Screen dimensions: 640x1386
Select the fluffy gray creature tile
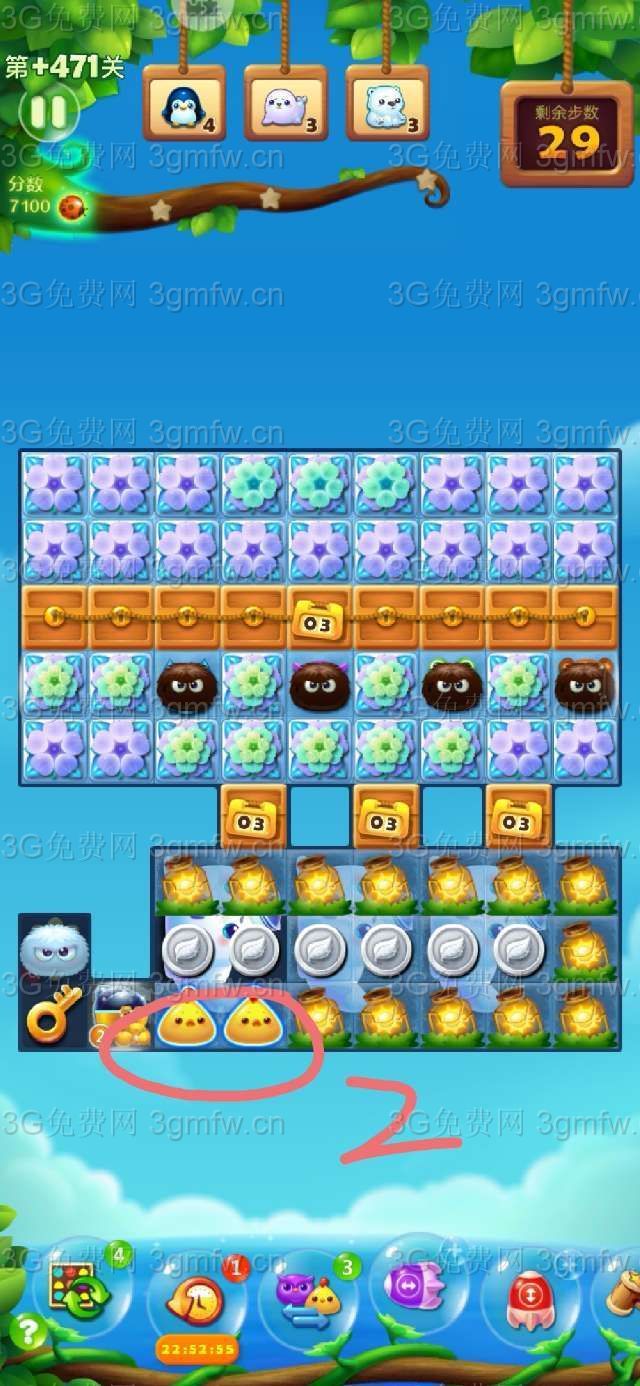point(53,948)
